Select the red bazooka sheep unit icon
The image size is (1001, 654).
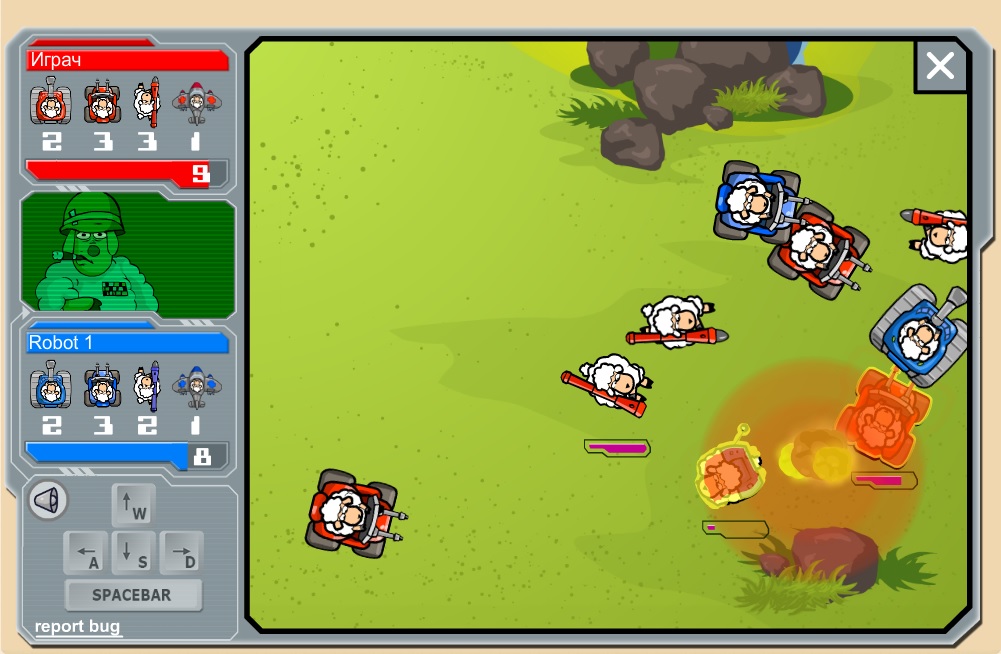click(x=148, y=102)
